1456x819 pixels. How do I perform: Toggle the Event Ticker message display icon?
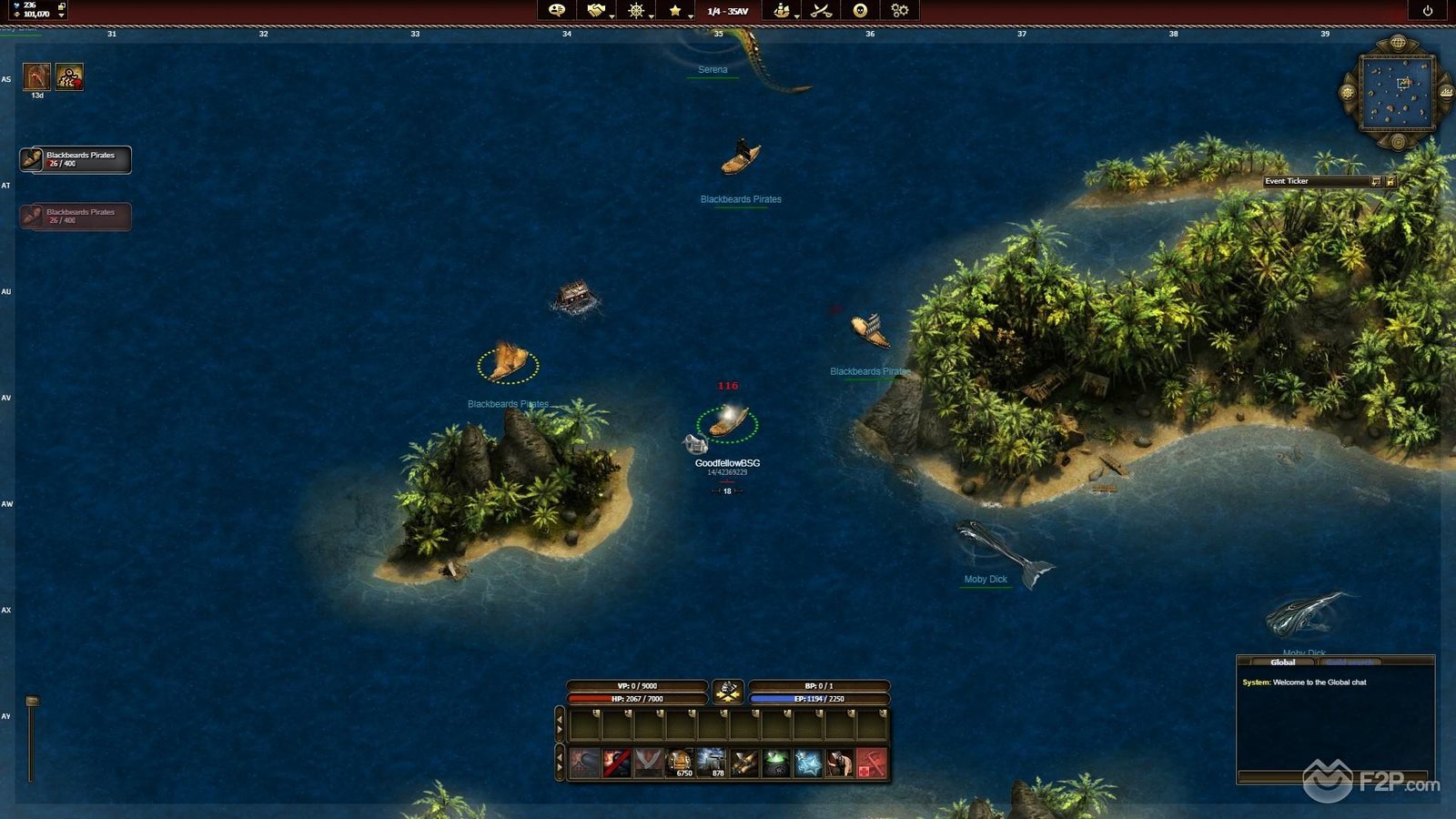1377,181
